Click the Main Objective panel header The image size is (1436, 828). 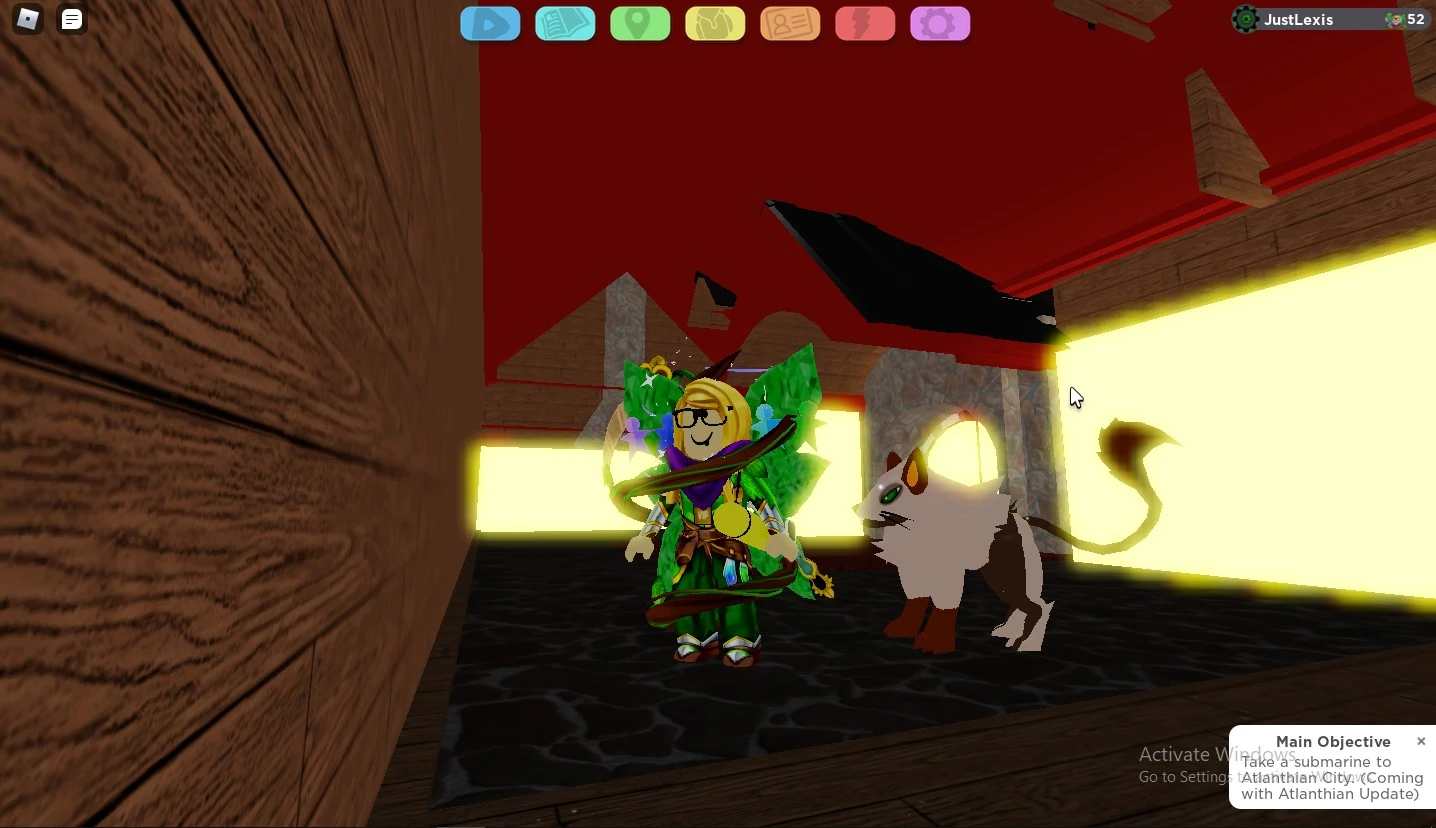click(1334, 741)
